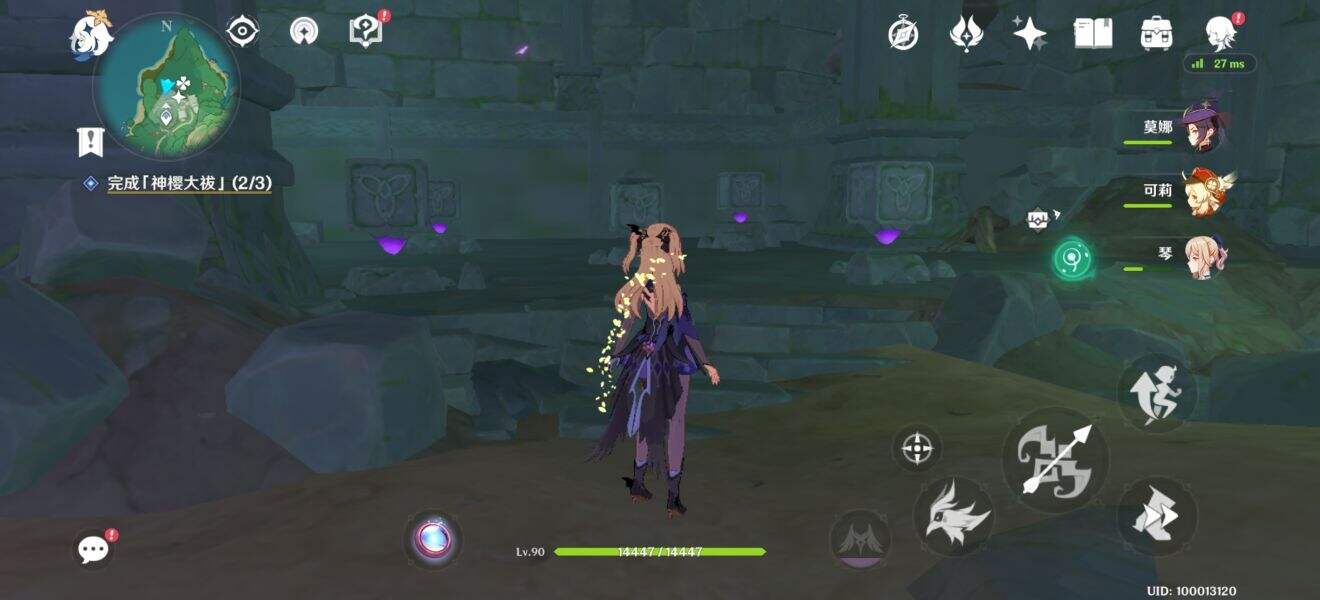This screenshot has width=1320, height=600.
Task: Use the green glowing gadget button
Action: [1072, 259]
